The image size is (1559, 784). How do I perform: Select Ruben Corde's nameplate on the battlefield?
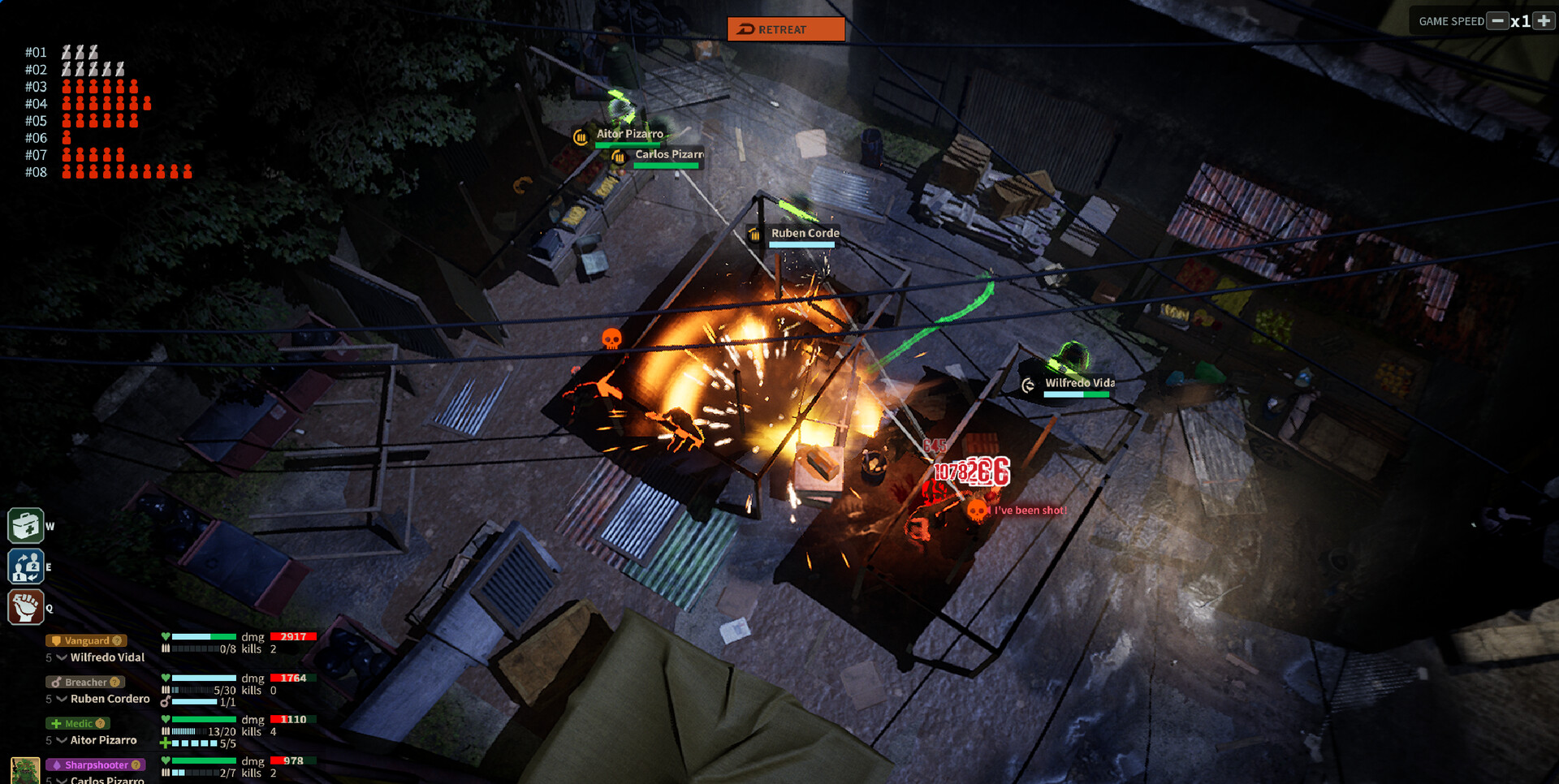[x=804, y=232]
